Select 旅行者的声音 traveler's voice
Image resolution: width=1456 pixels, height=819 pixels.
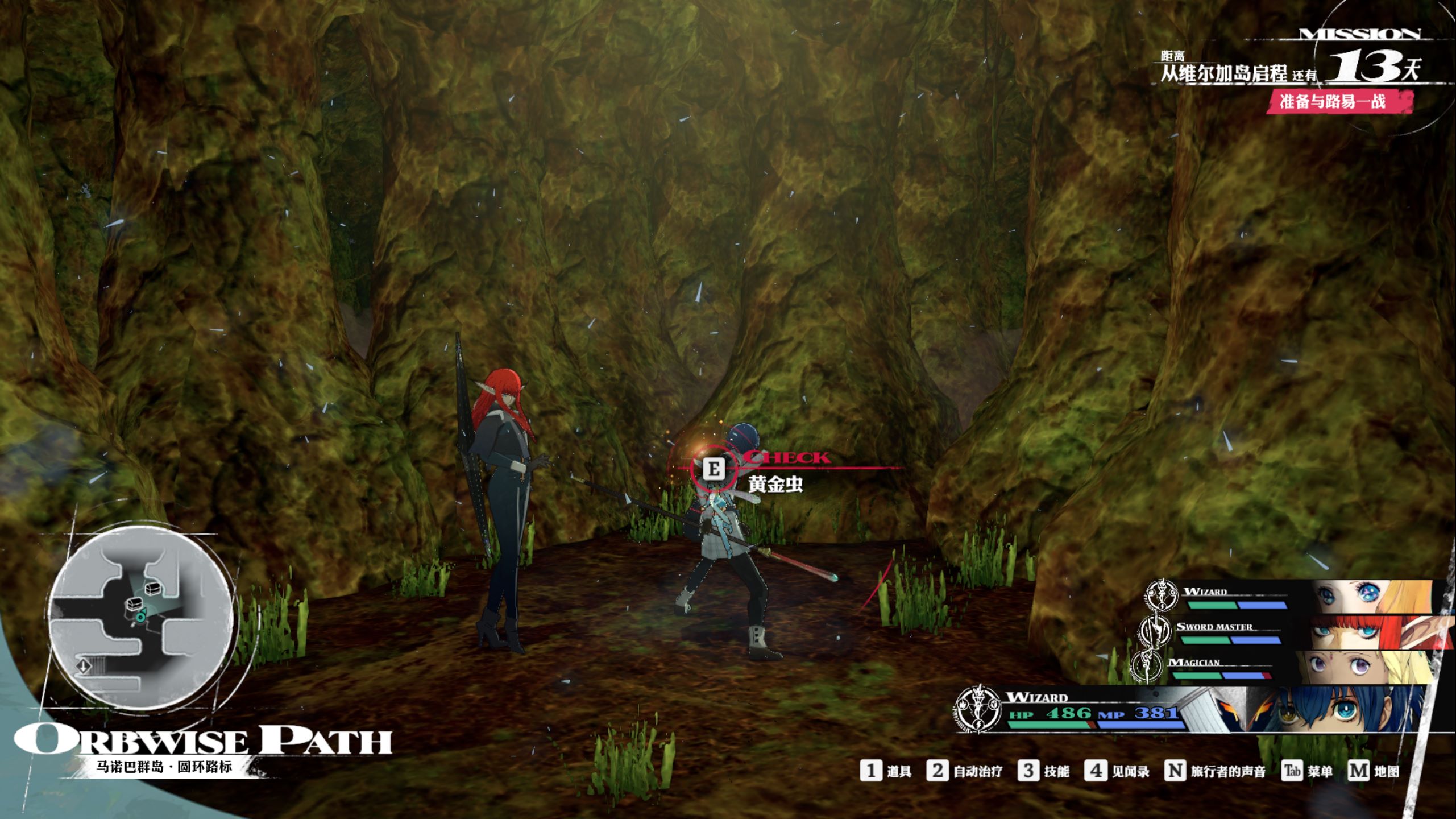pos(1216,771)
